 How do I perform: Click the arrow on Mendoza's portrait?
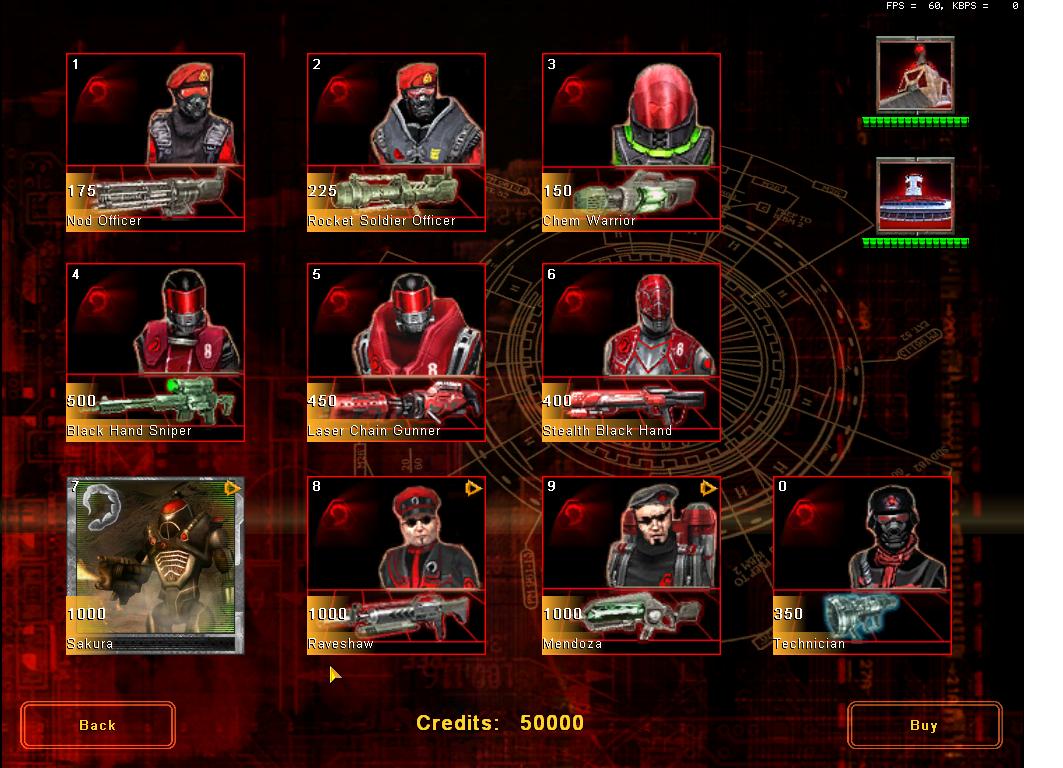pyautogui.click(x=708, y=488)
